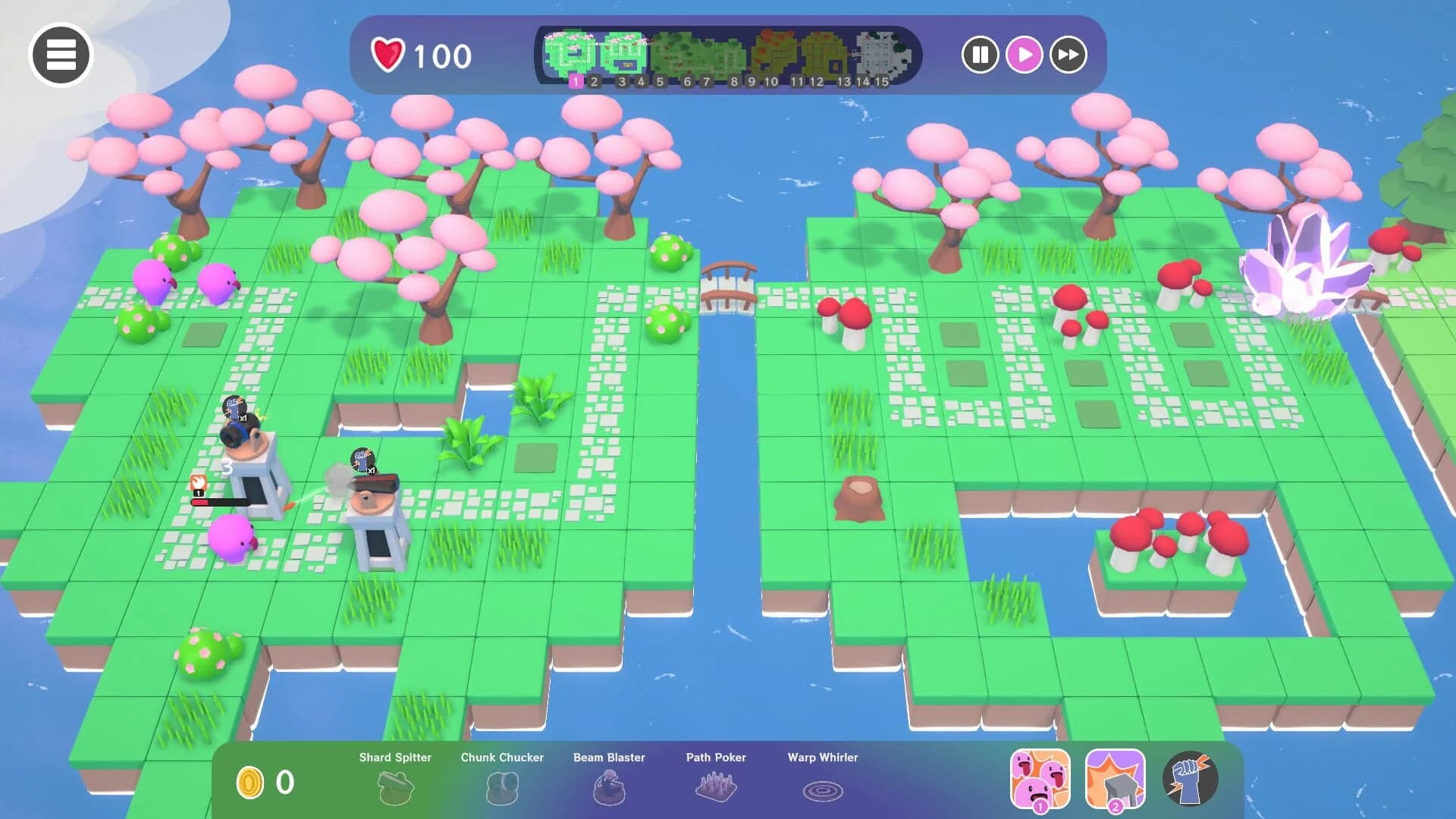
Task: Select the Shard Spitter tower
Action: coord(395,786)
